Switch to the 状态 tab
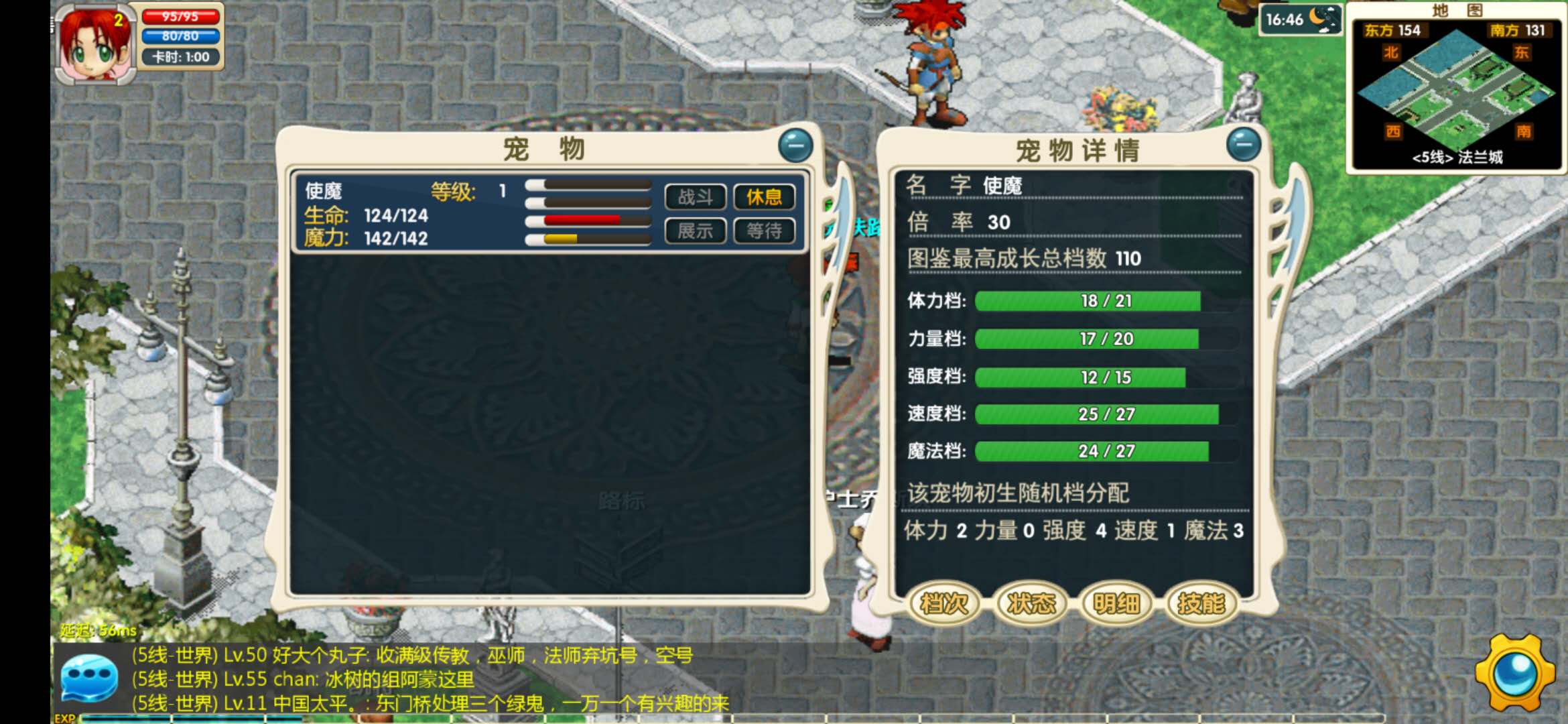Image resolution: width=1568 pixels, height=724 pixels. click(1029, 603)
